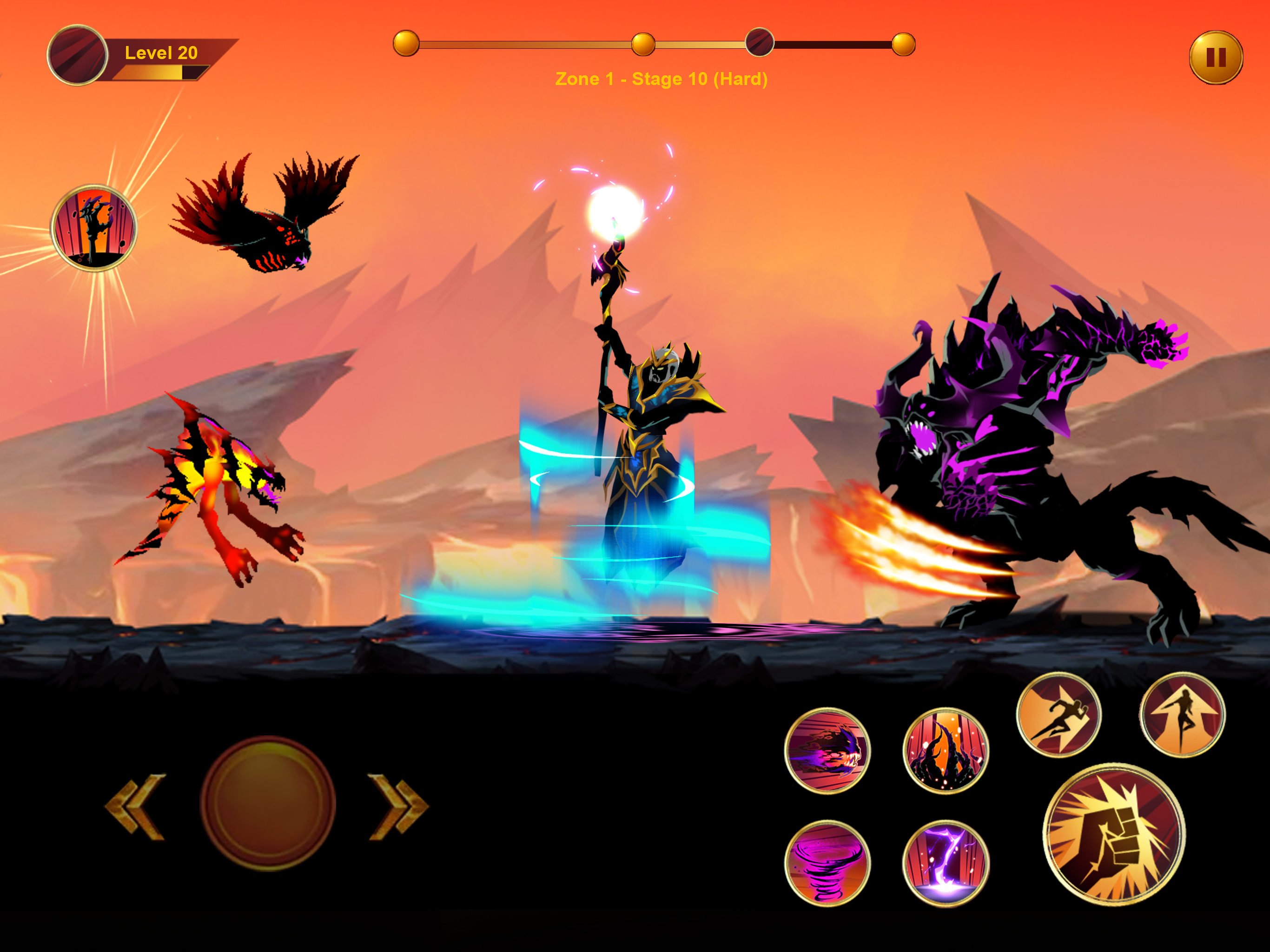1270x952 pixels.
Task: Activate the glowing zombie hand summon icon
Action: coord(94,228)
